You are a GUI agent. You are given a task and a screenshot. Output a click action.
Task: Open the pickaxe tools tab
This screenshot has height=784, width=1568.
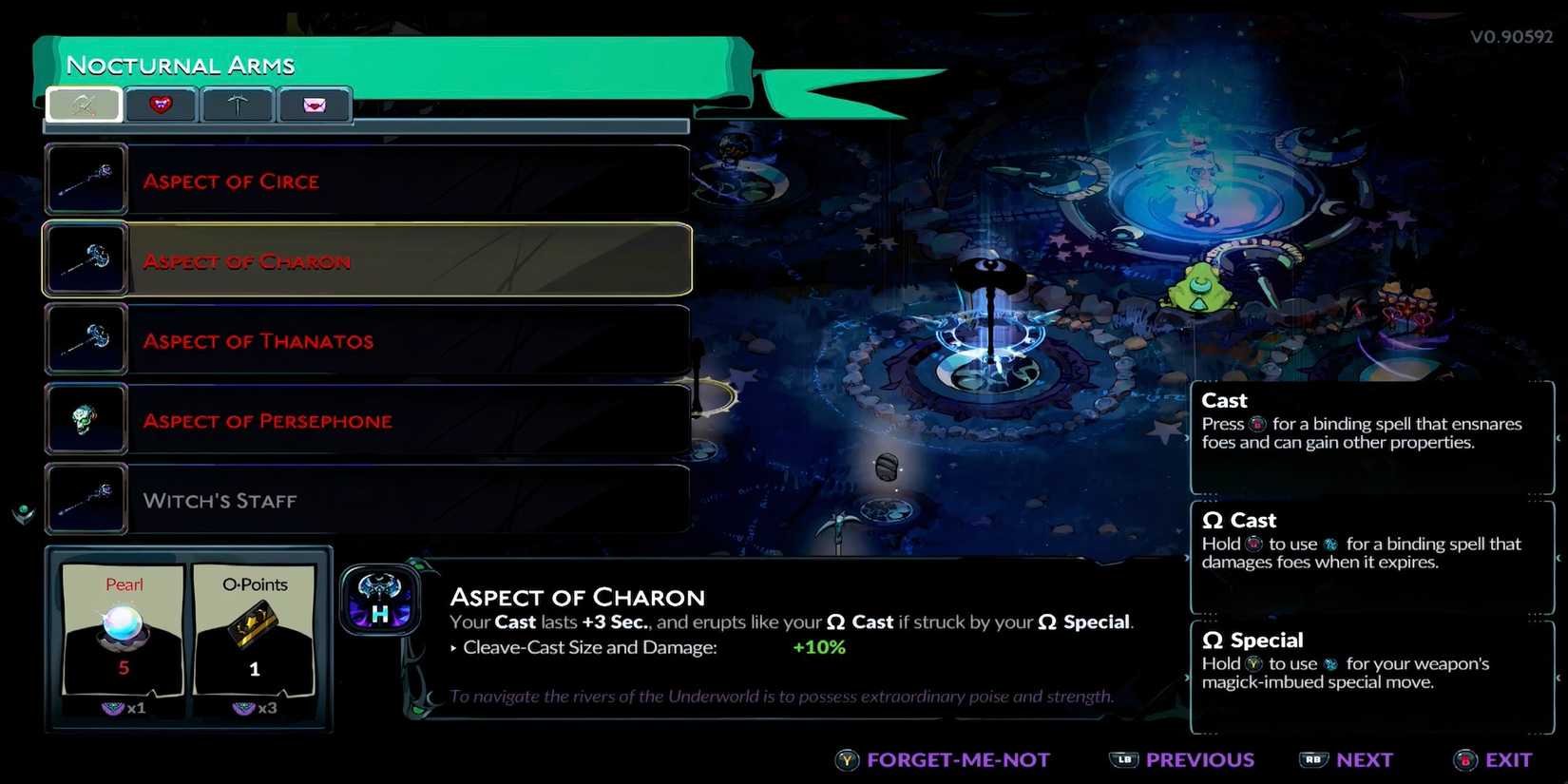238,105
